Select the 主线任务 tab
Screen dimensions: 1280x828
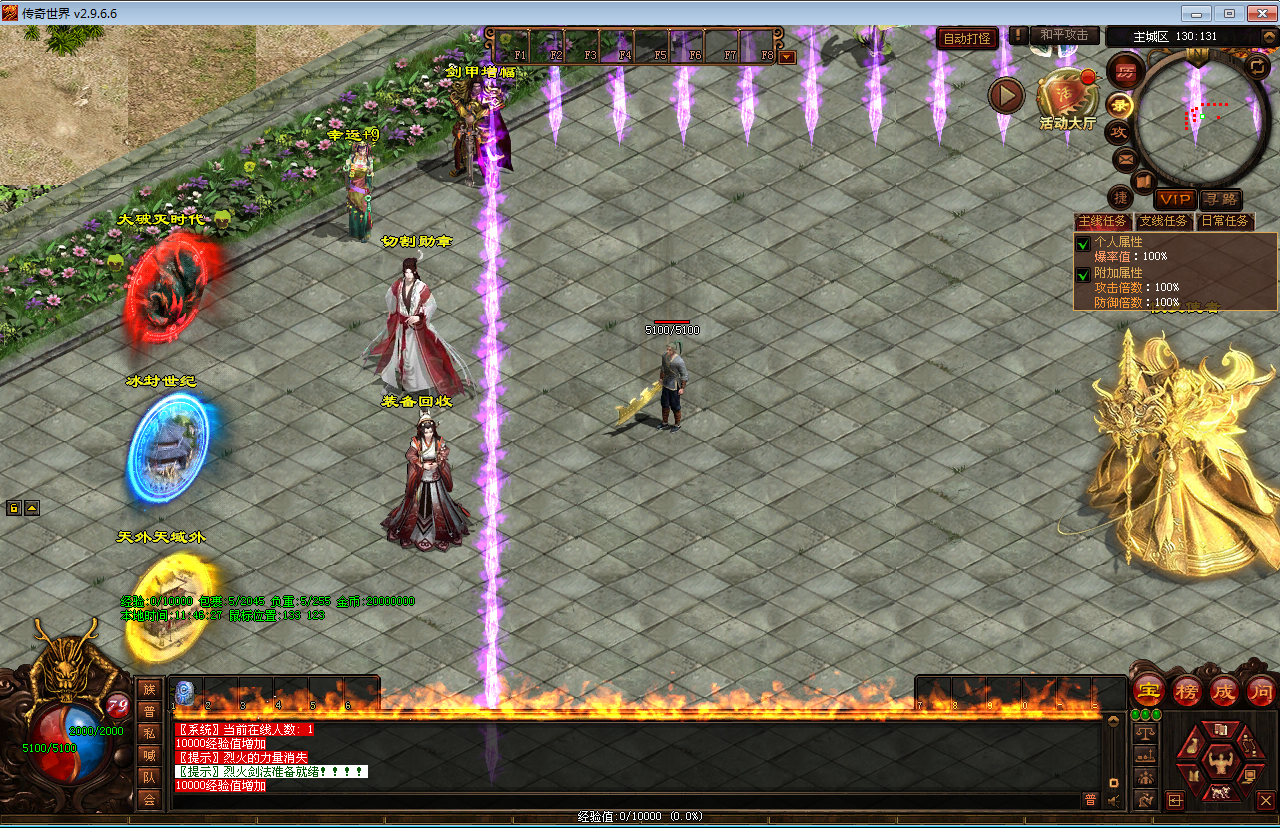[x=1102, y=221]
